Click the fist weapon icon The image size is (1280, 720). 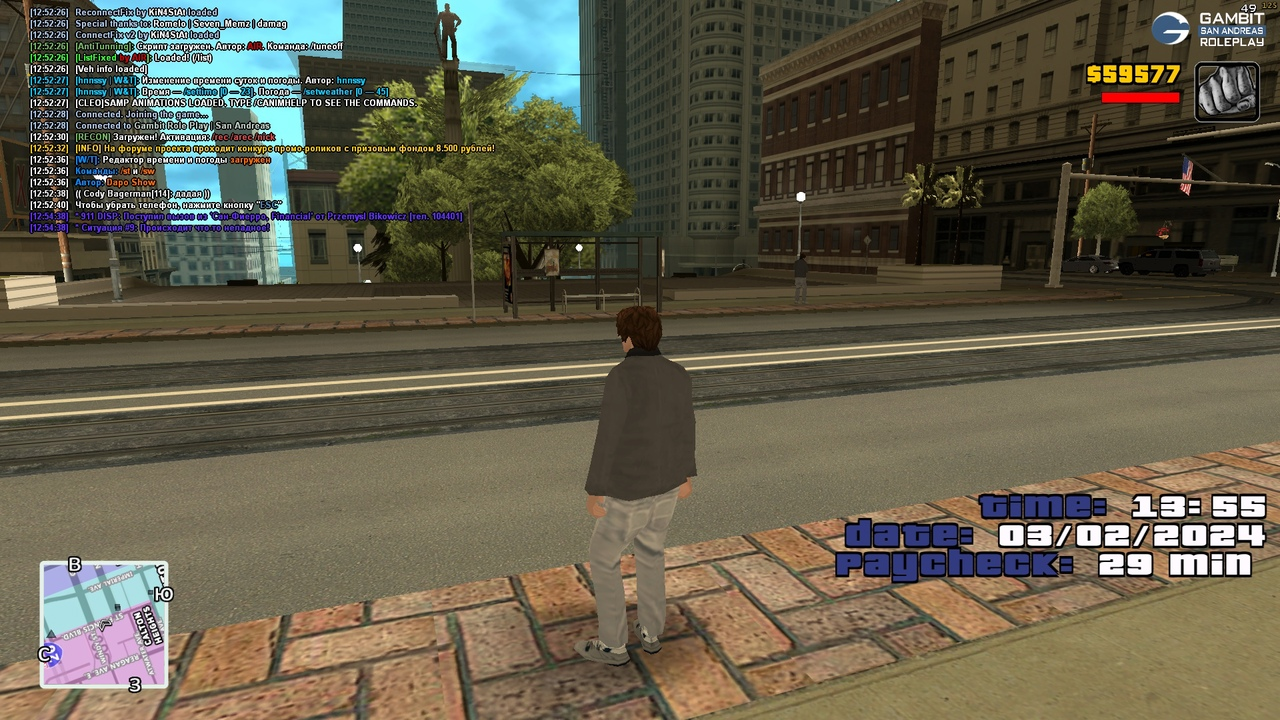point(1226,92)
